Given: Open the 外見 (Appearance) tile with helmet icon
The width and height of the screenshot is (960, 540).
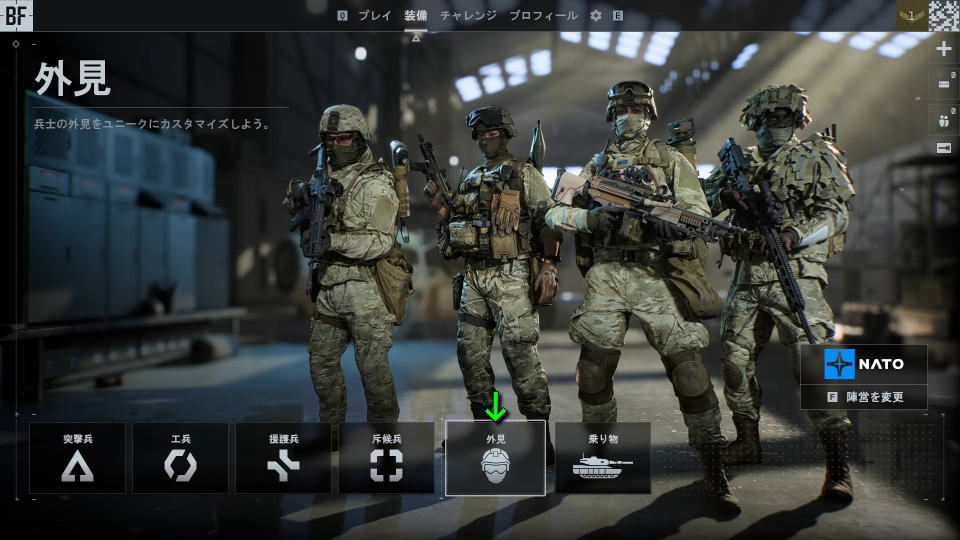Looking at the screenshot, I should tap(495, 458).
